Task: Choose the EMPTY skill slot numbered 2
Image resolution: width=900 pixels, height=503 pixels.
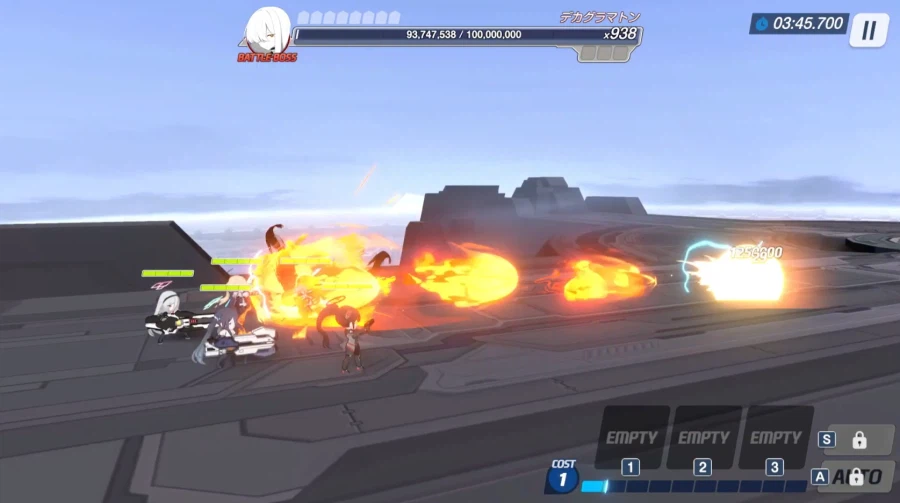Action: coord(704,438)
